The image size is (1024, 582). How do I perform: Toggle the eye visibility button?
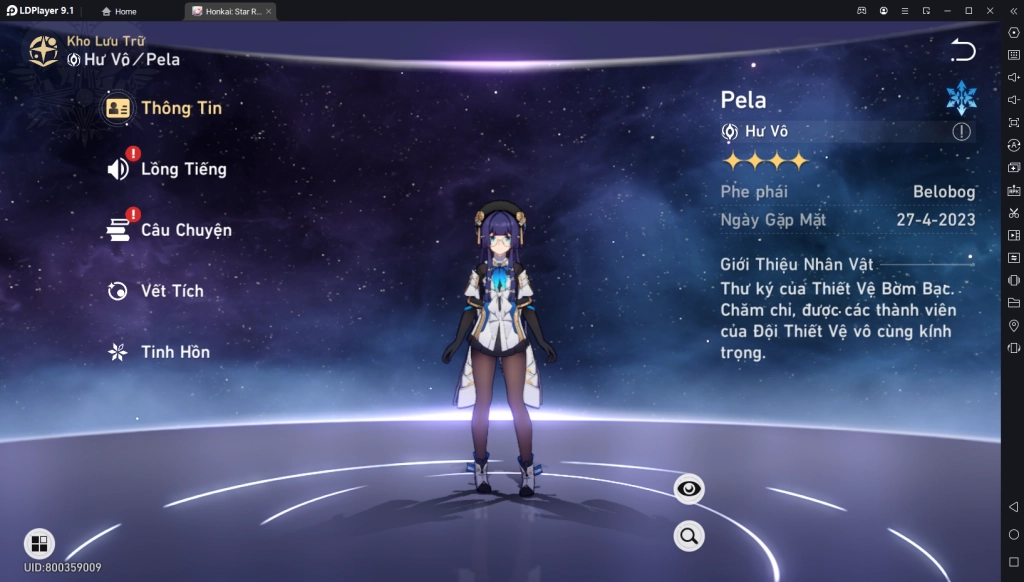[689, 488]
